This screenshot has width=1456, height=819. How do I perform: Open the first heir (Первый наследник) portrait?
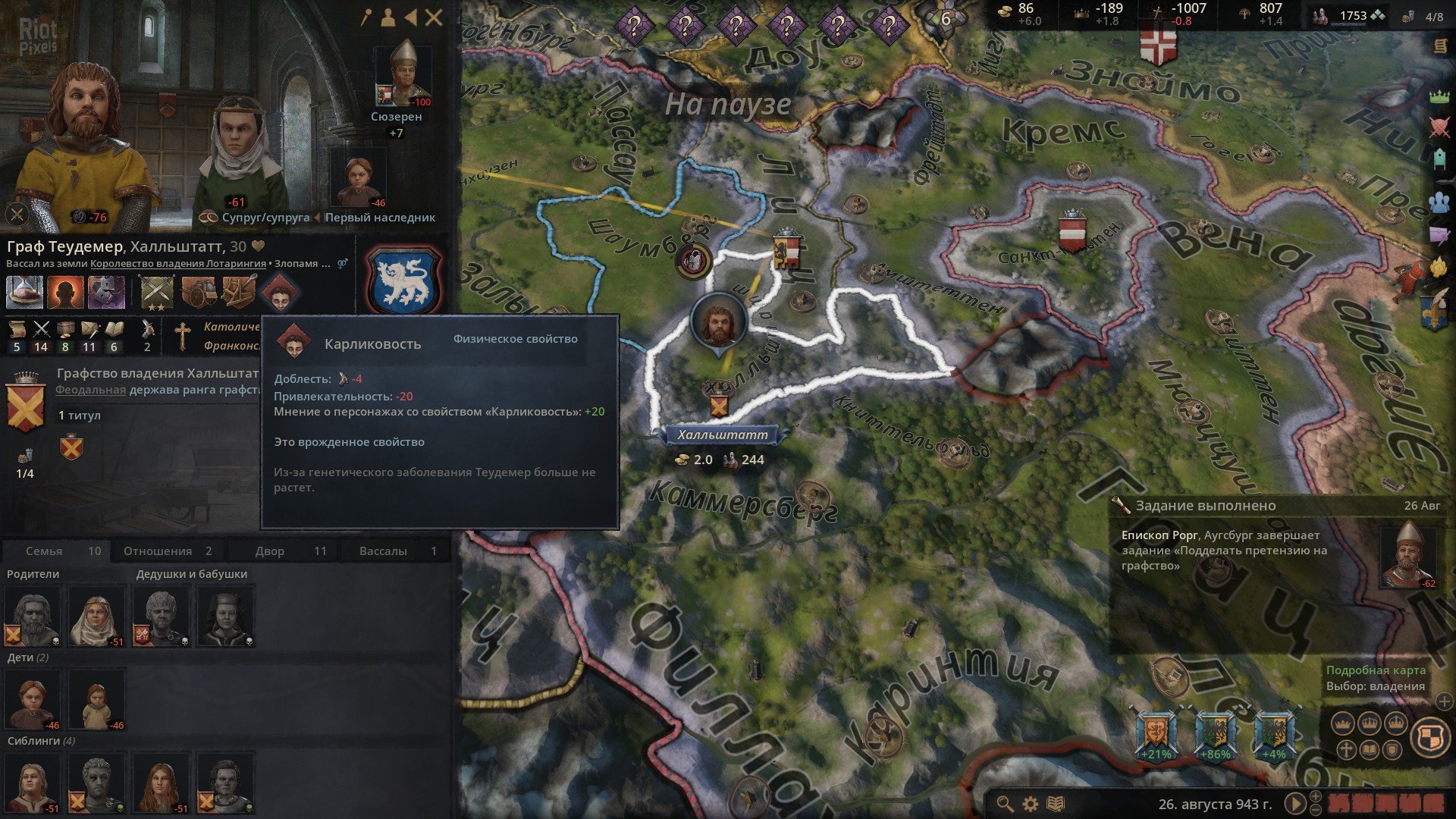point(359,180)
